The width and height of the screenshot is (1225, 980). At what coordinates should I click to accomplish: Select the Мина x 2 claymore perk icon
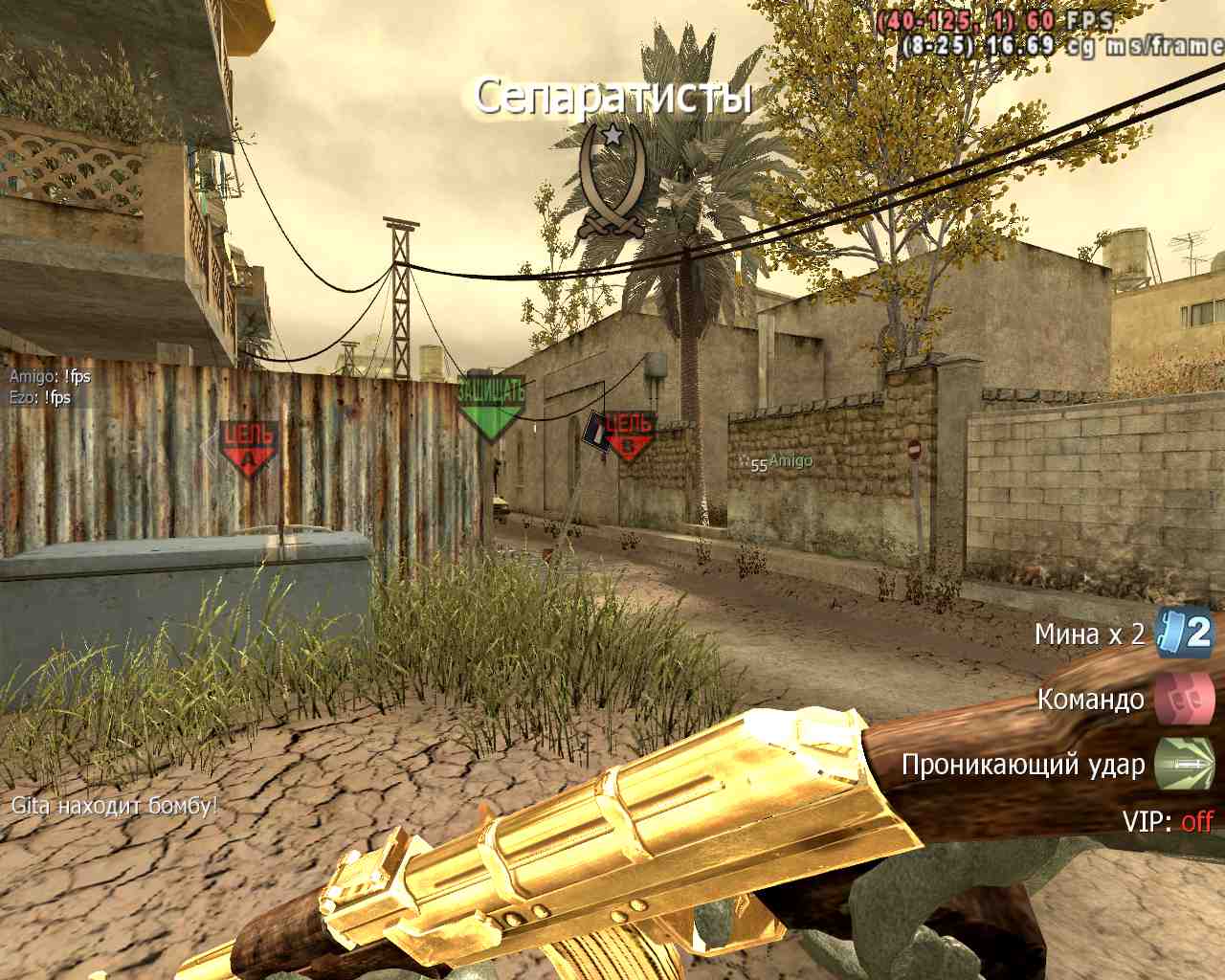[1185, 633]
